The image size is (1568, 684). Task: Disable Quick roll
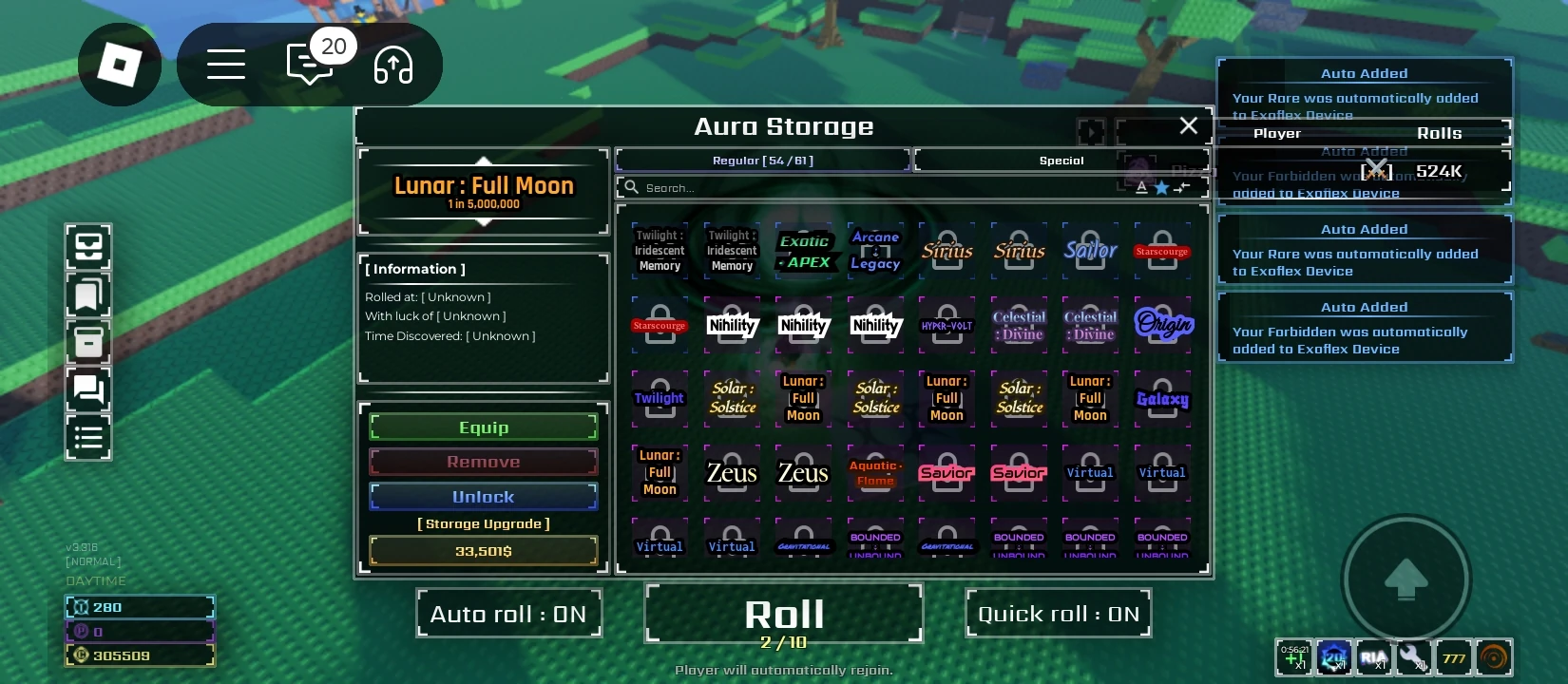click(x=1058, y=613)
